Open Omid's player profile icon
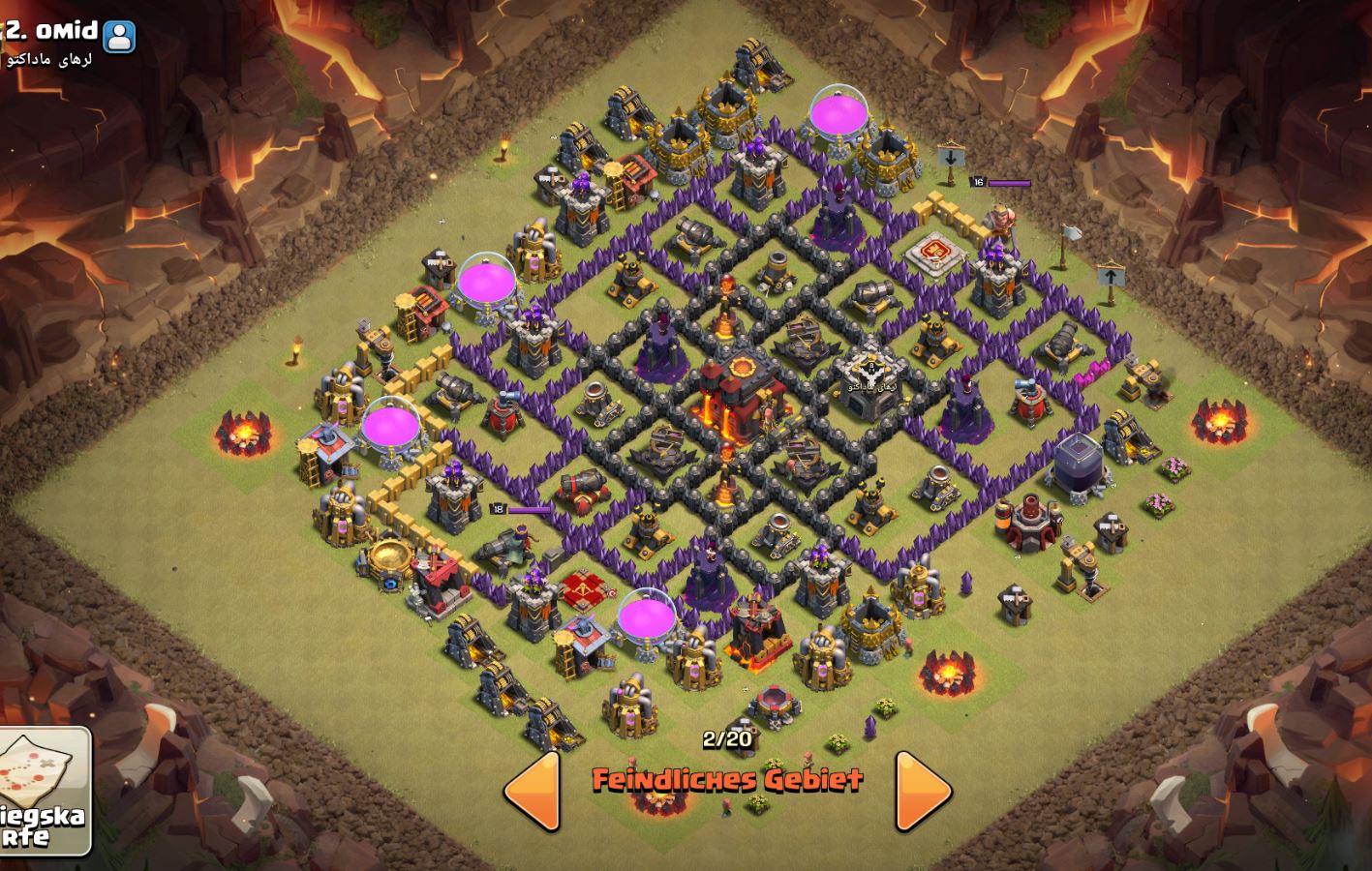Viewport: 1372px width, 871px height. pyautogui.click(x=119, y=37)
